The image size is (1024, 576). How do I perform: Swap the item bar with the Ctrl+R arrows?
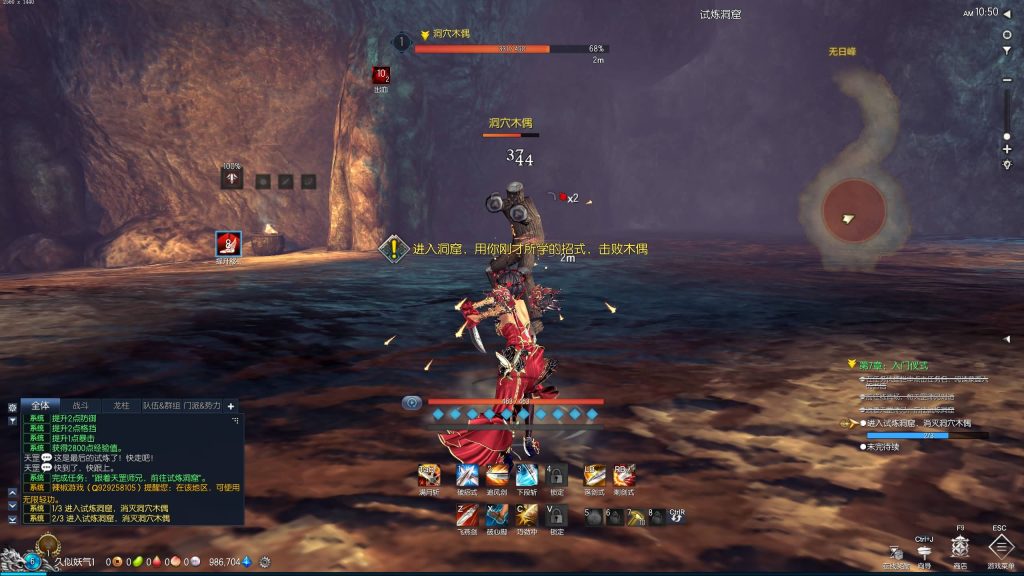(676, 516)
